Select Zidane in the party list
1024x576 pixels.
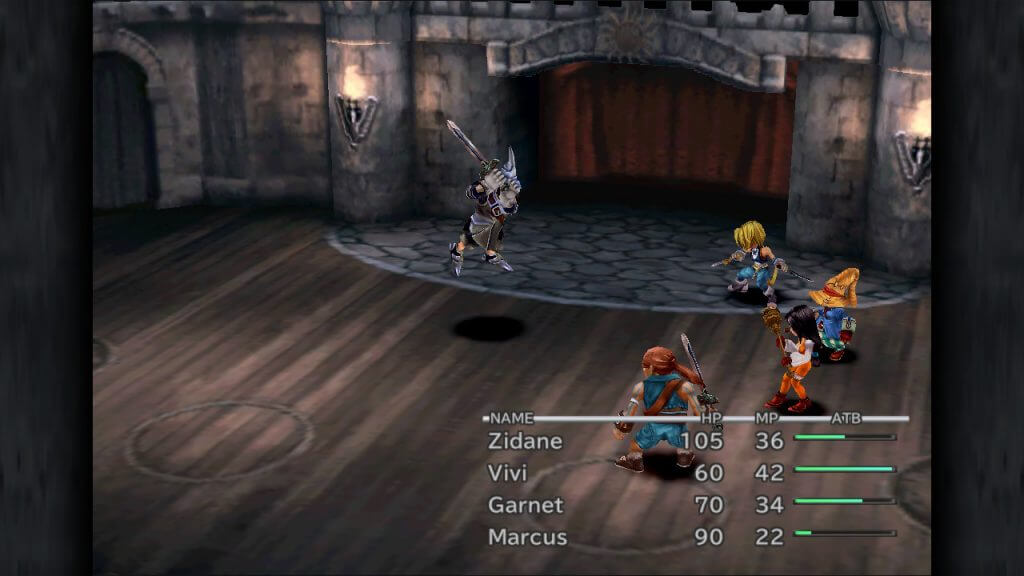(525, 441)
